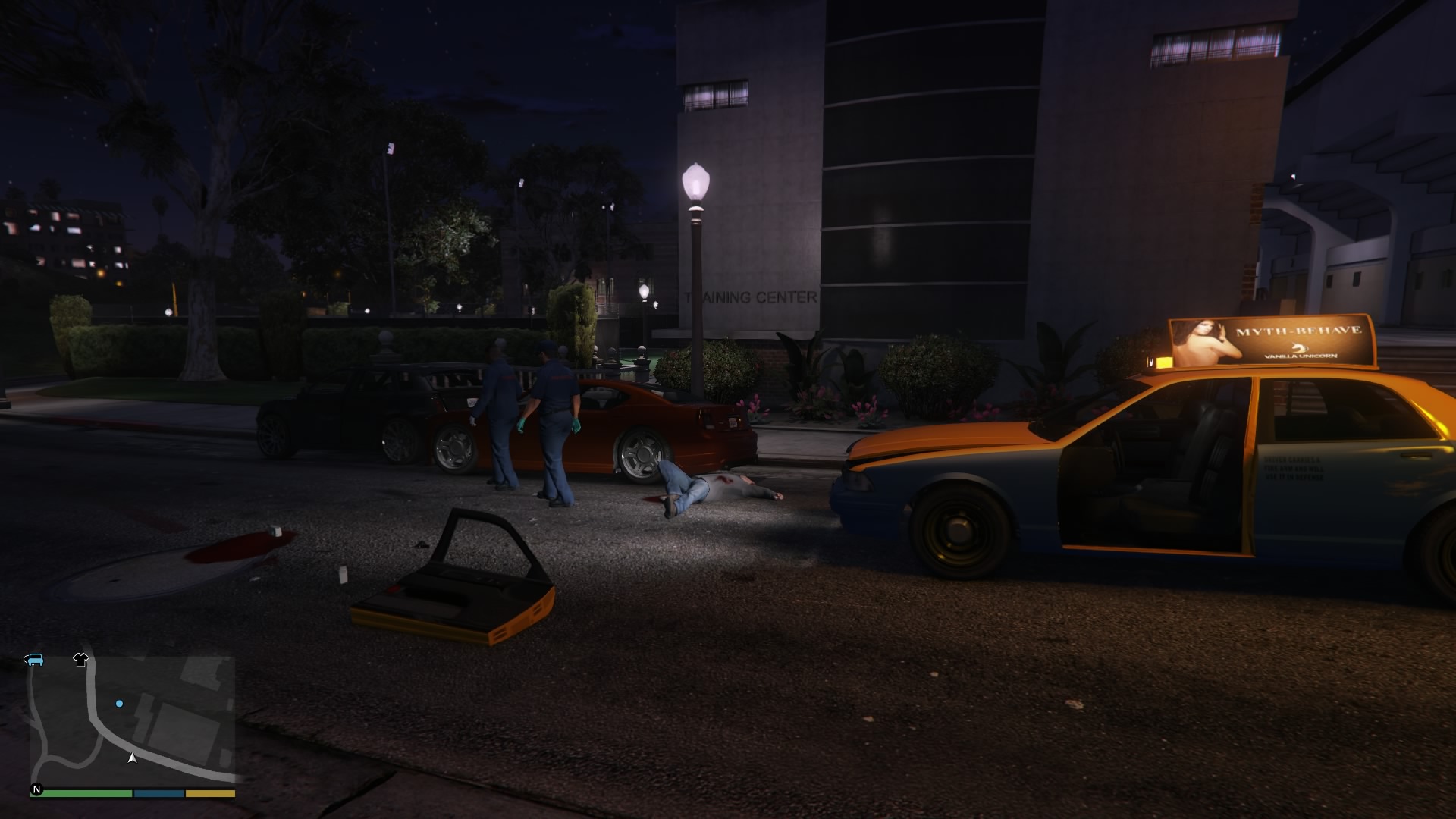This screenshot has width=1456, height=819.
Task: Click the white player arrow on minimap
Action: click(x=132, y=758)
